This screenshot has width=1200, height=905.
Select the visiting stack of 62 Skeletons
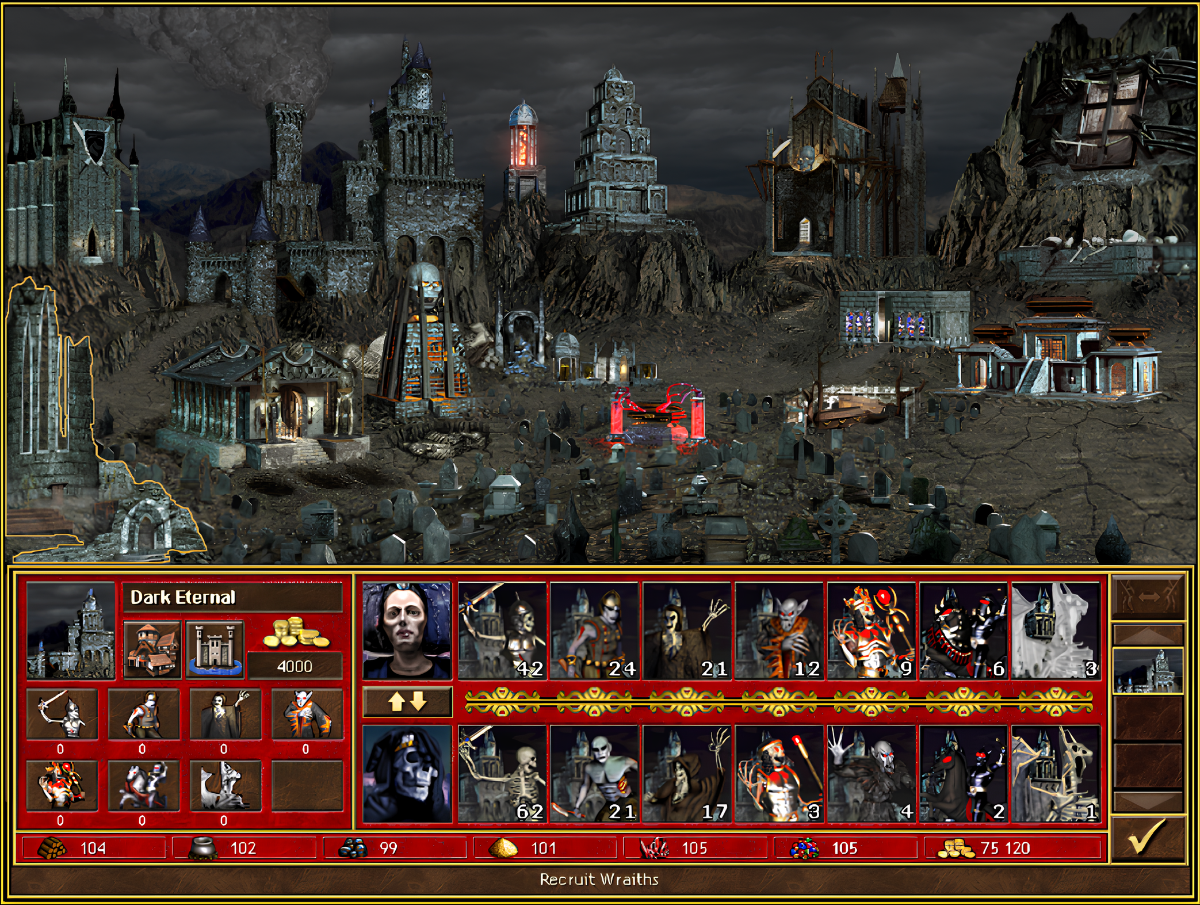[502, 773]
